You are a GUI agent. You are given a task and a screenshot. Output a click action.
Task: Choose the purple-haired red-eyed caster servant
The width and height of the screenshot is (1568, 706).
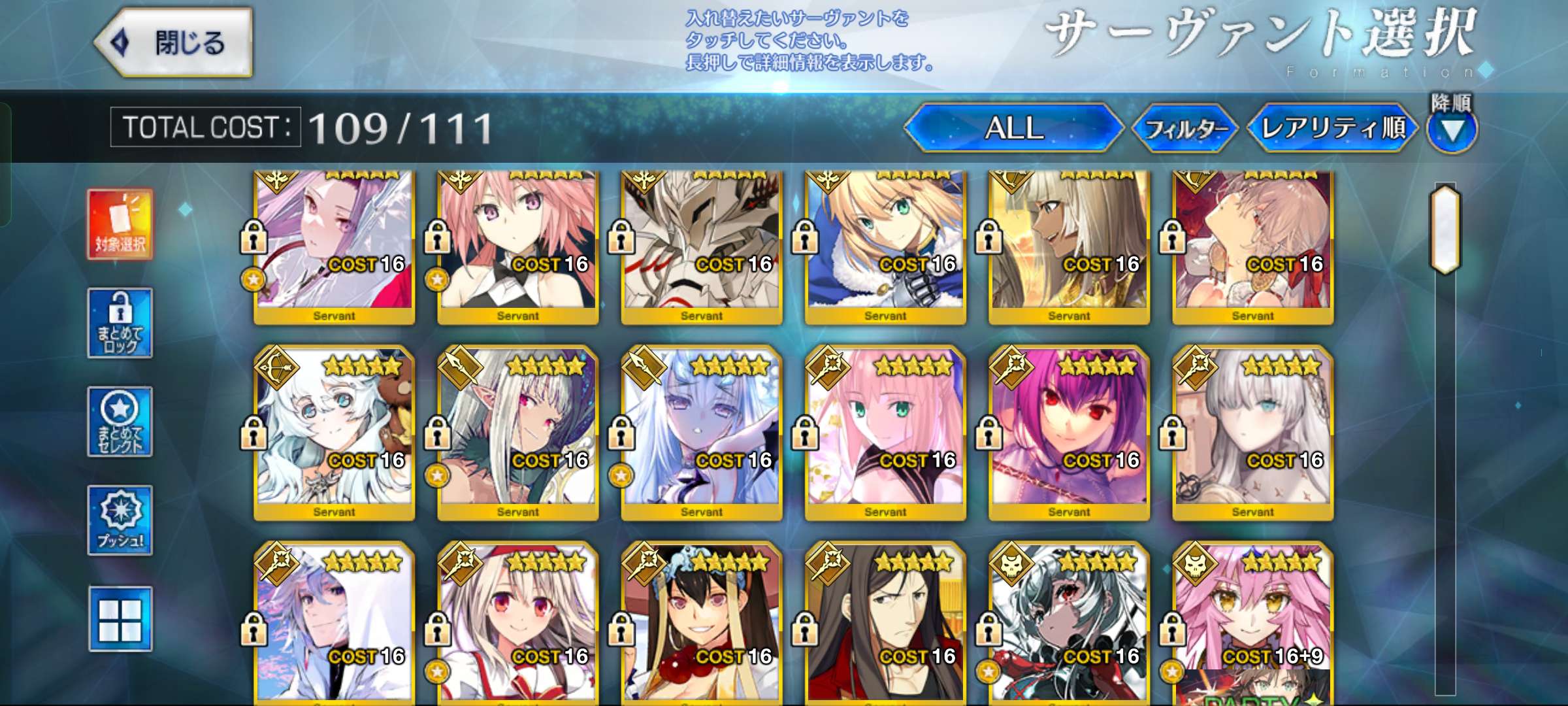click(x=1069, y=431)
